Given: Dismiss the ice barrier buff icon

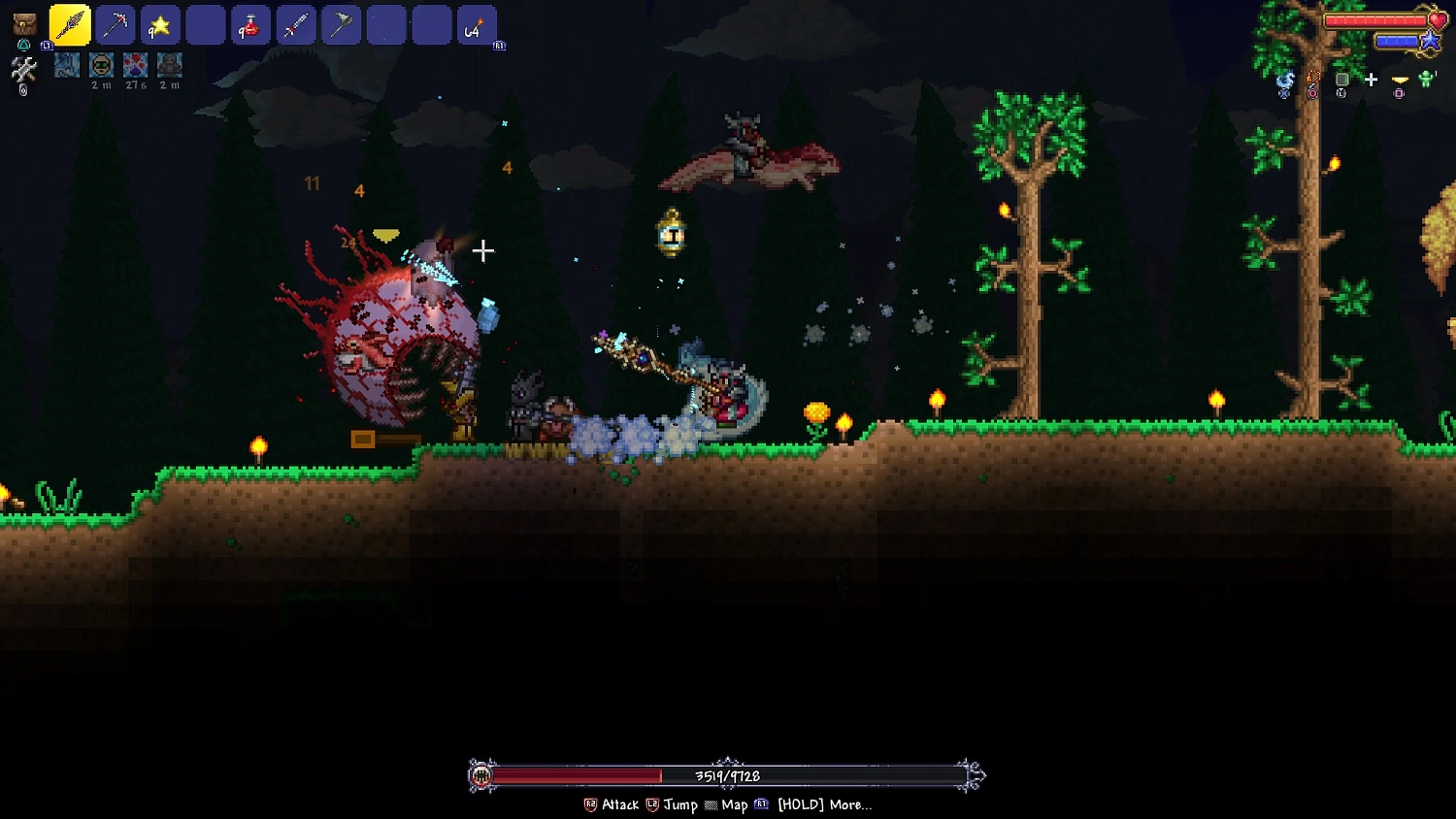Looking at the screenshot, I should (x=66, y=66).
